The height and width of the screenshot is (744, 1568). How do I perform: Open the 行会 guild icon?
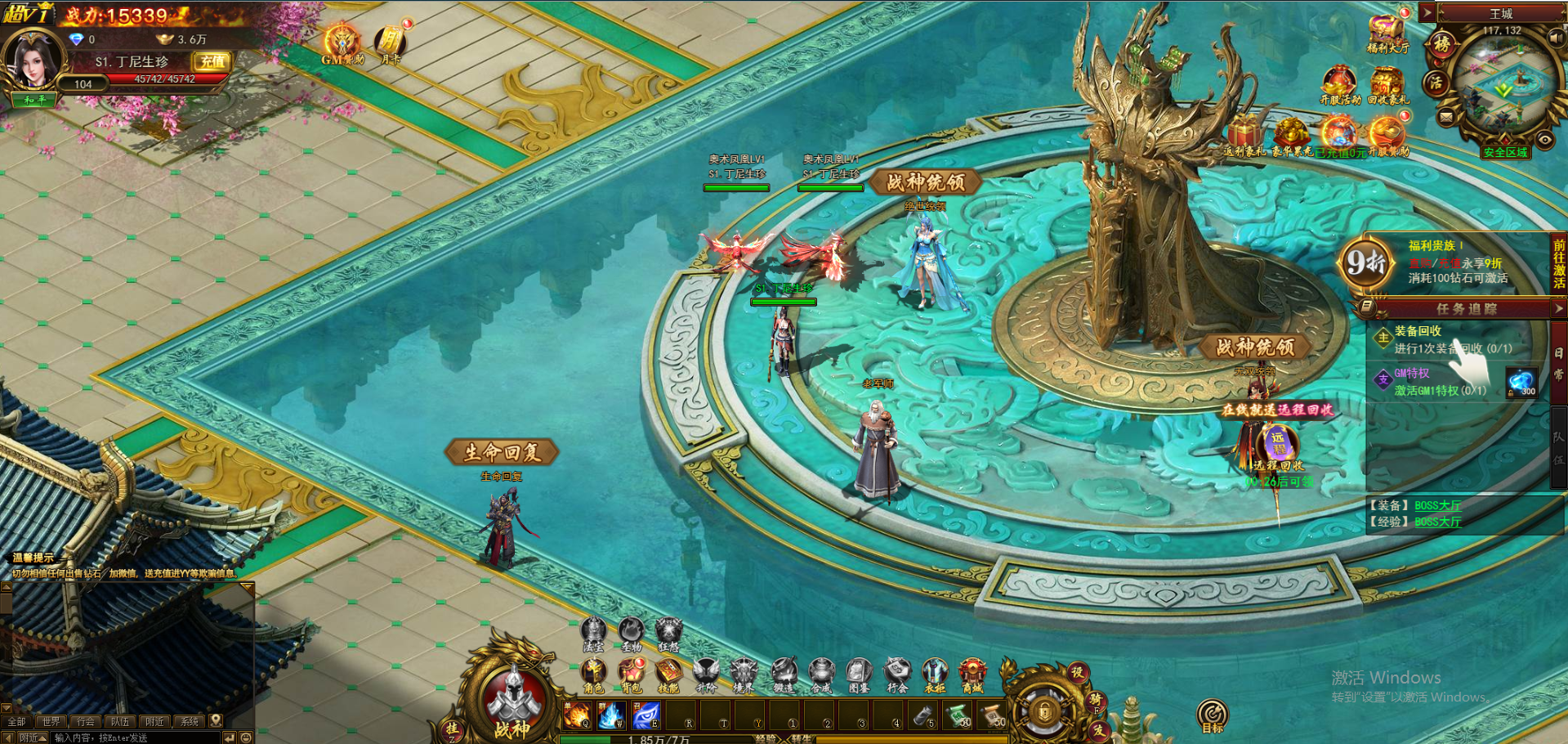click(x=897, y=674)
